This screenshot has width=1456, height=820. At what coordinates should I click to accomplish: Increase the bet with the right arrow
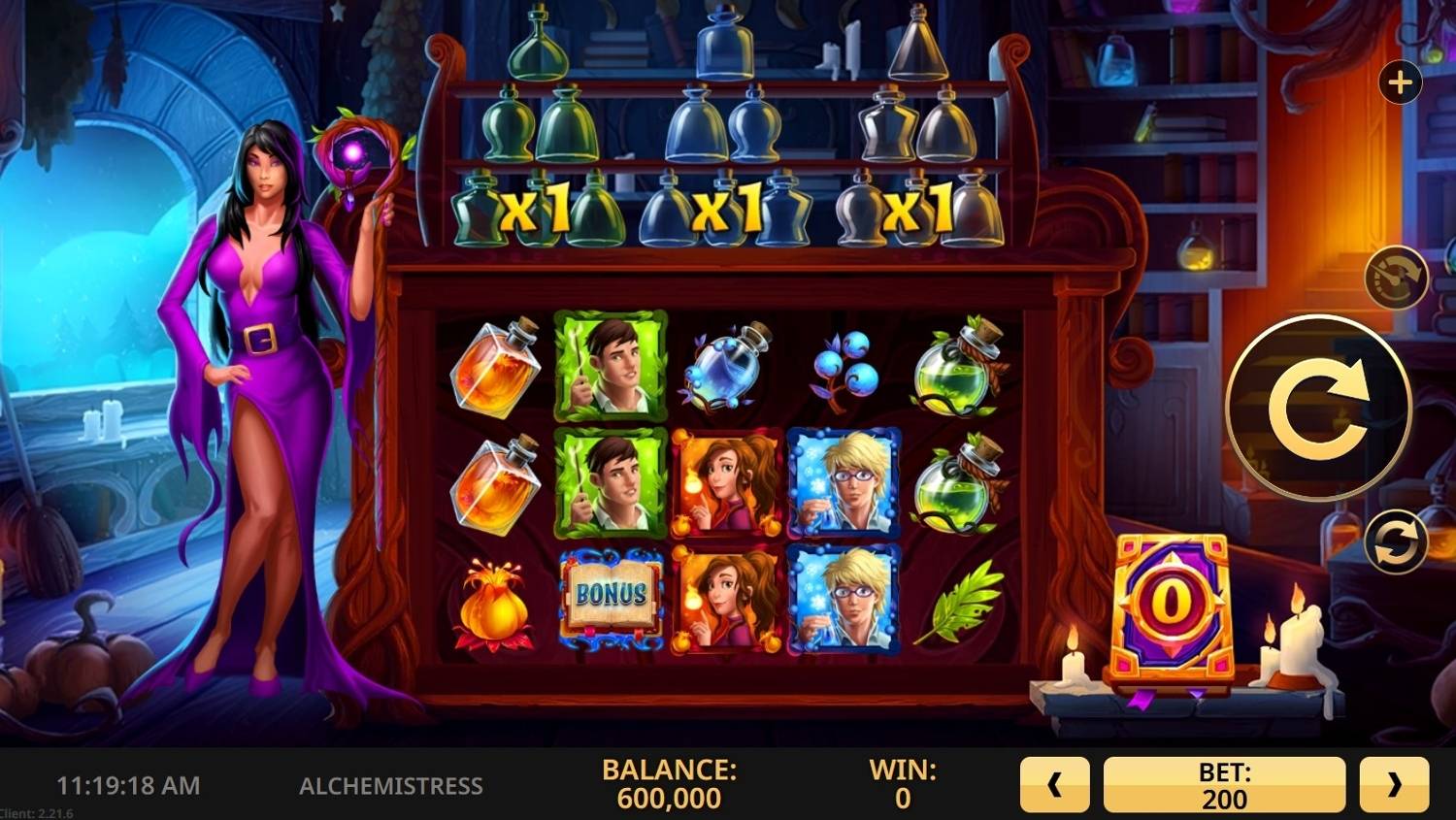pyautogui.click(x=1396, y=783)
